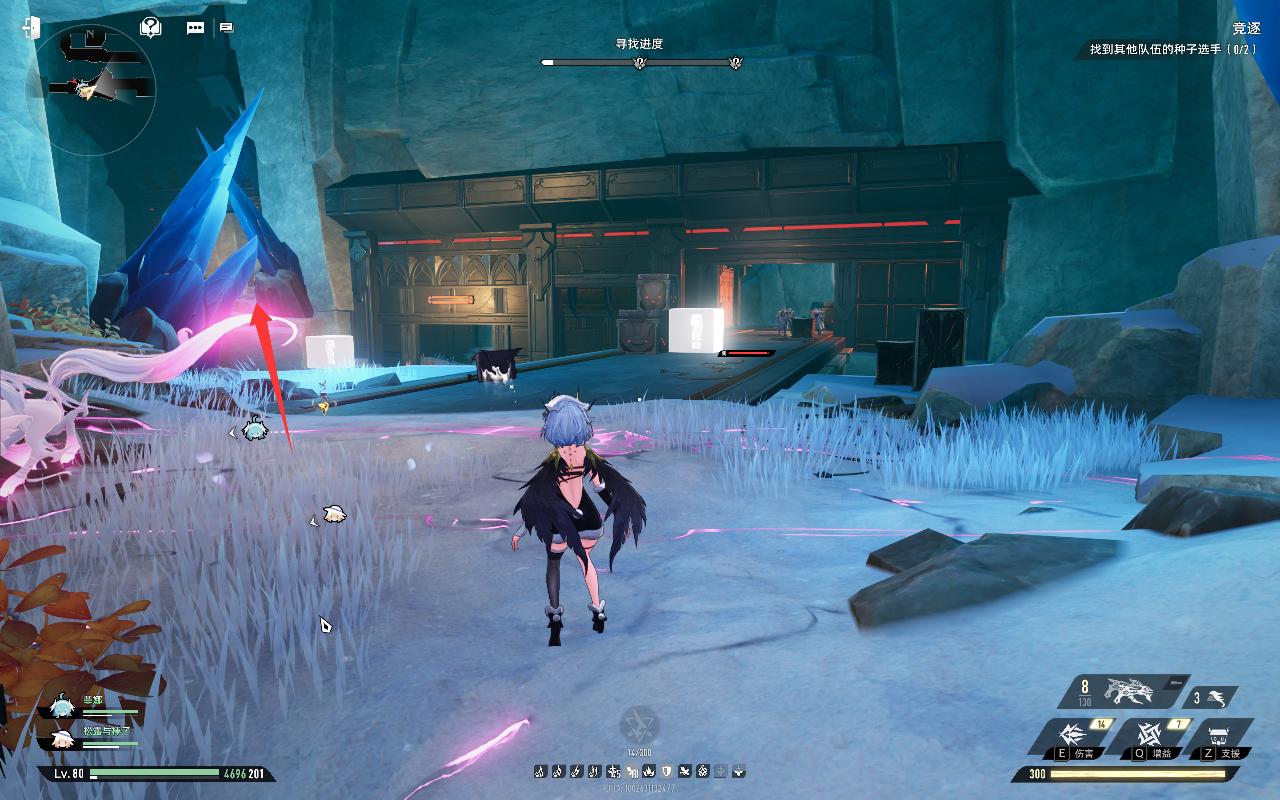Select the blue-haired teammate portrait

click(63, 707)
